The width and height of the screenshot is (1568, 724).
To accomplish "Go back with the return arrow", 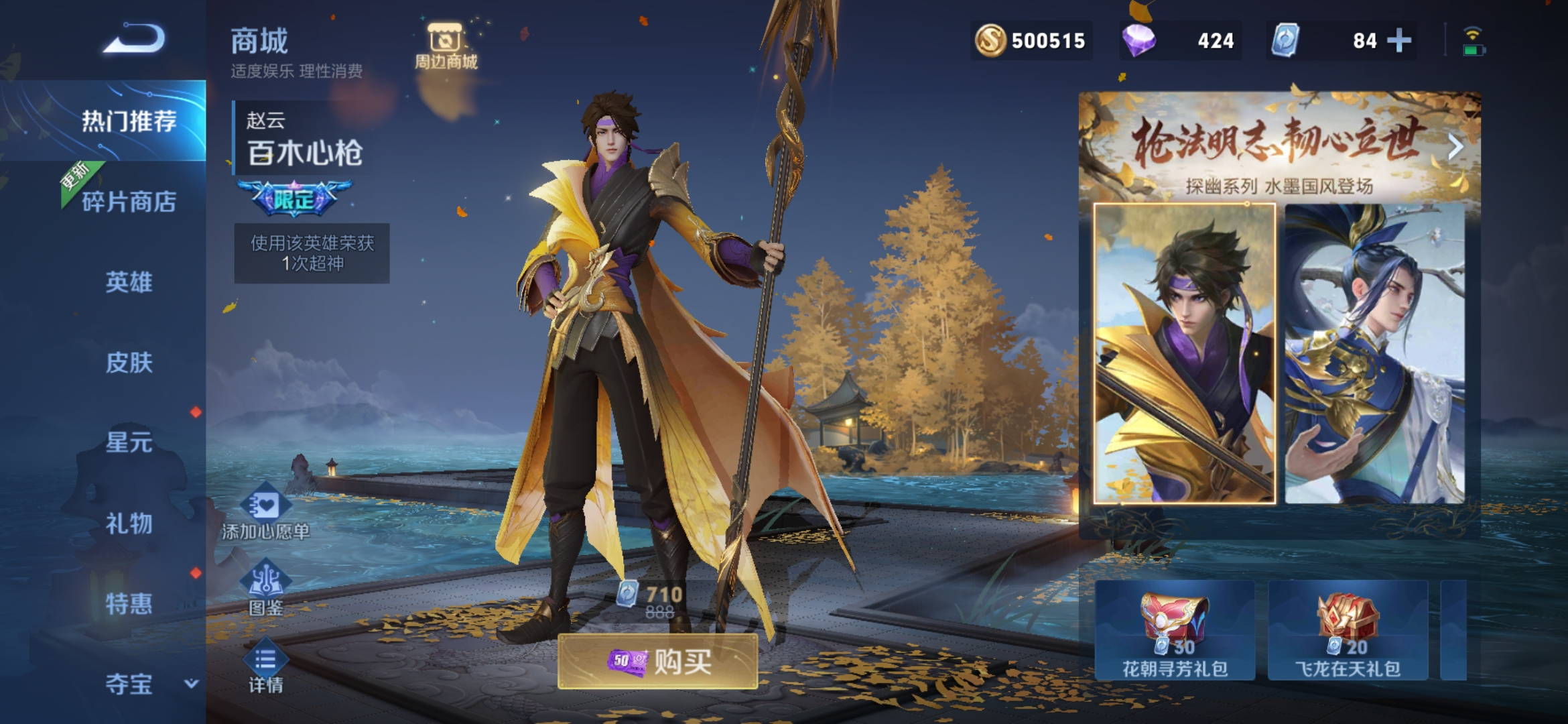I will [134, 39].
